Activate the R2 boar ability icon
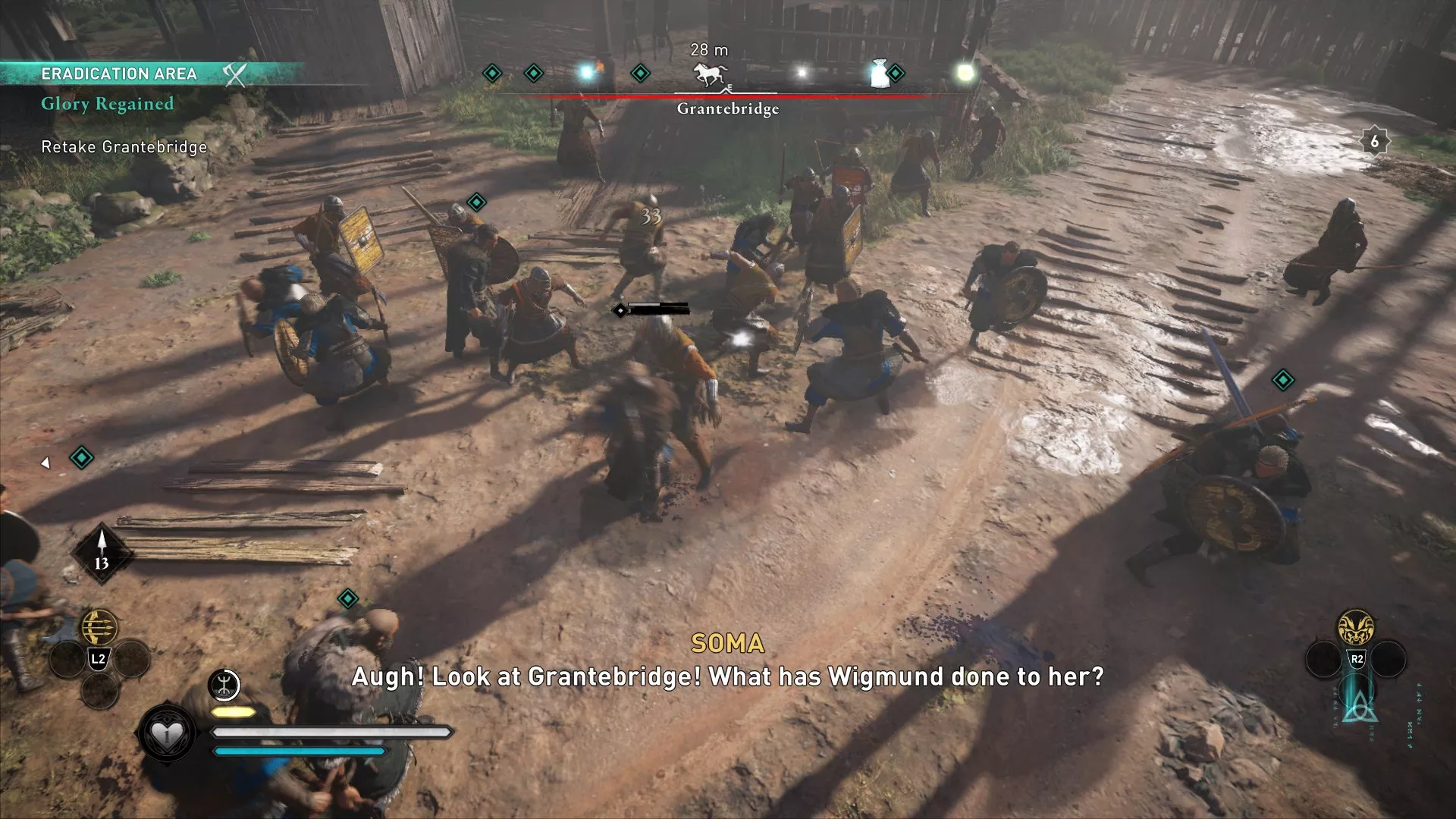Screen dimensions: 1456x819 pyautogui.click(x=1357, y=626)
